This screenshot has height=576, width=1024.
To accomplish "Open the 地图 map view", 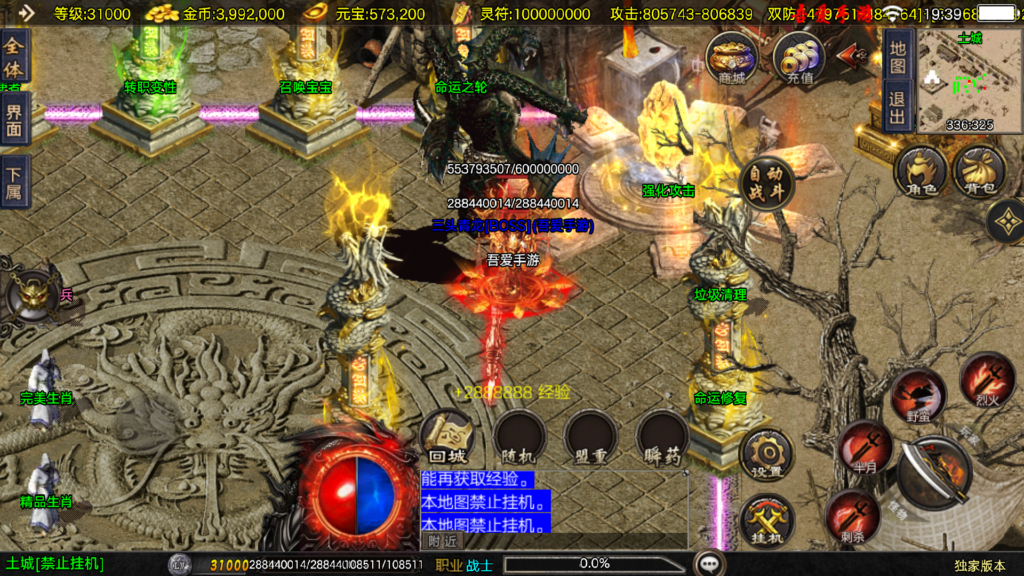I will click(x=897, y=56).
